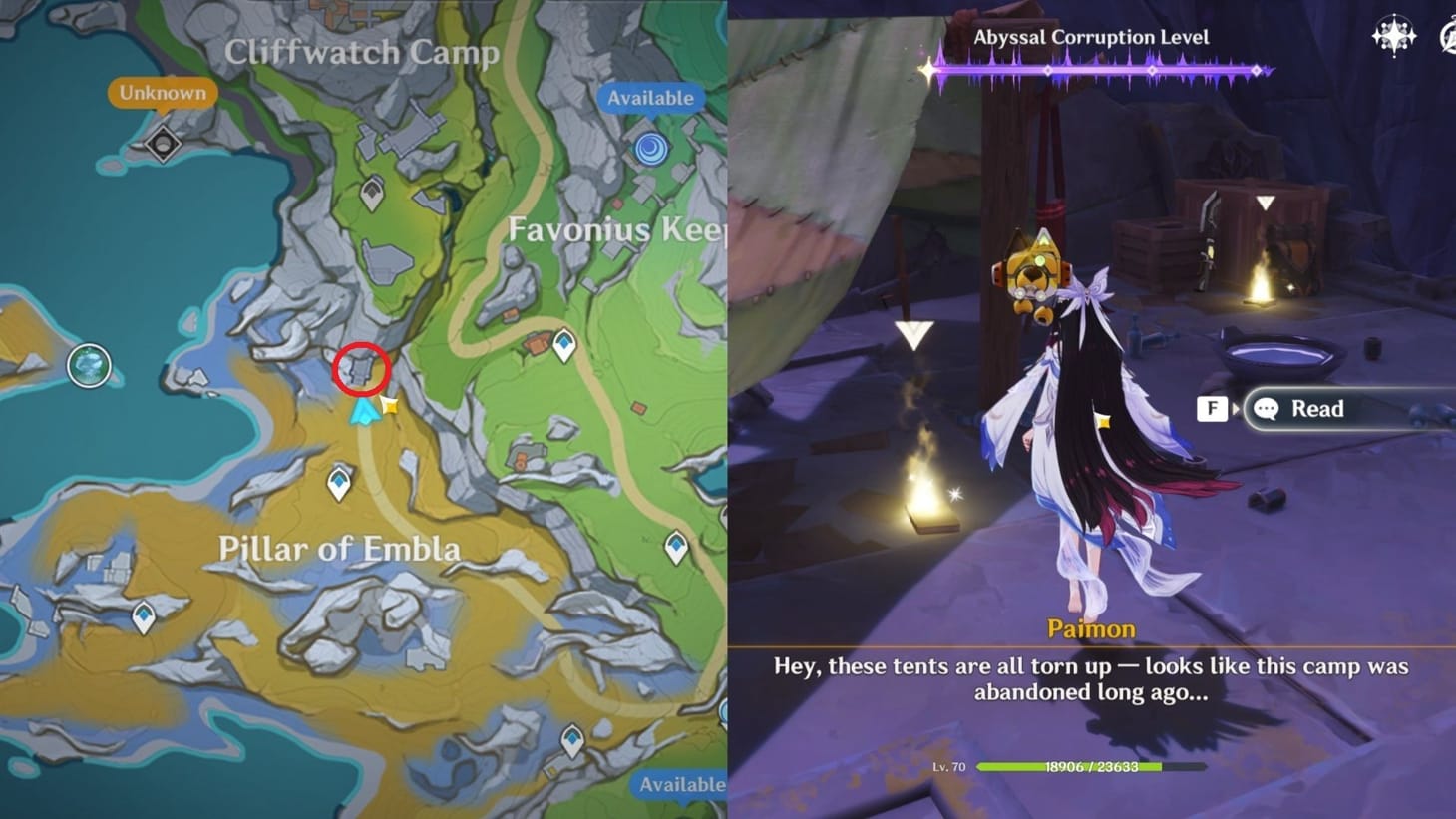Viewport: 1456px width, 819px height.
Task: Click the Available button below Cliffwatch Camp
Action: (x=650, y=98)
